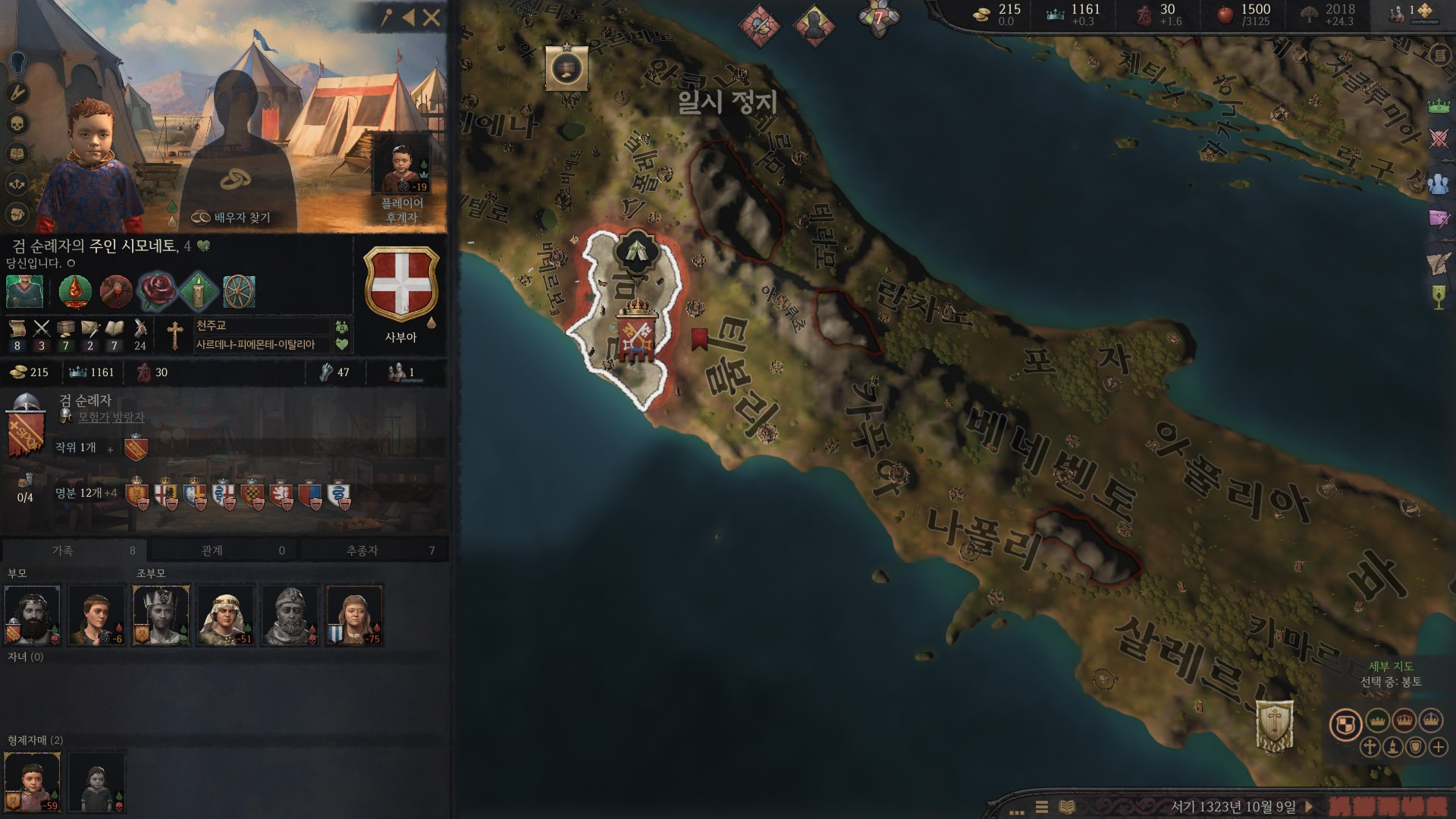Open the book memories icon beside the portrait

tap(17, 154)
